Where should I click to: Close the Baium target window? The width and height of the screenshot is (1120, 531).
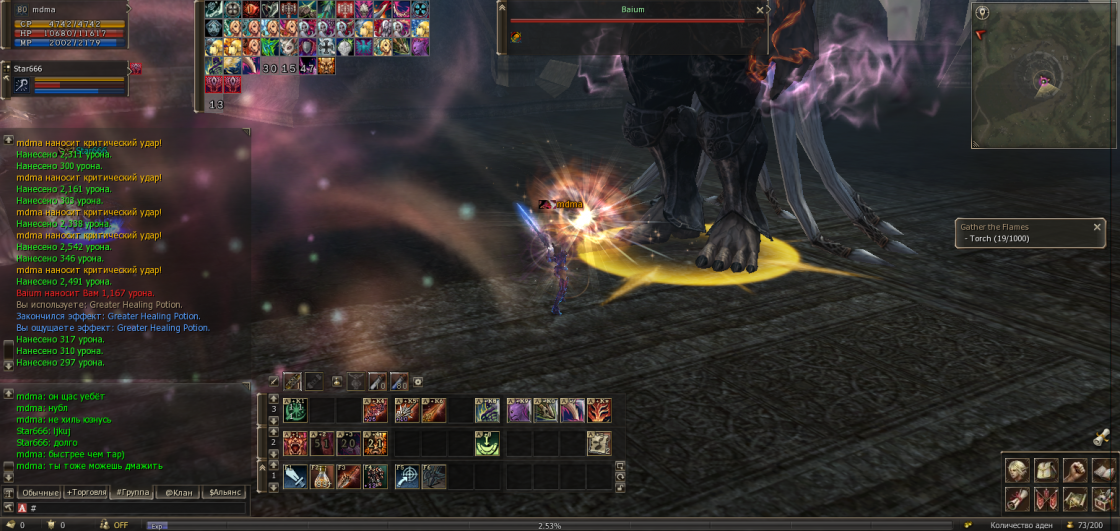click(x=760, y=10)
